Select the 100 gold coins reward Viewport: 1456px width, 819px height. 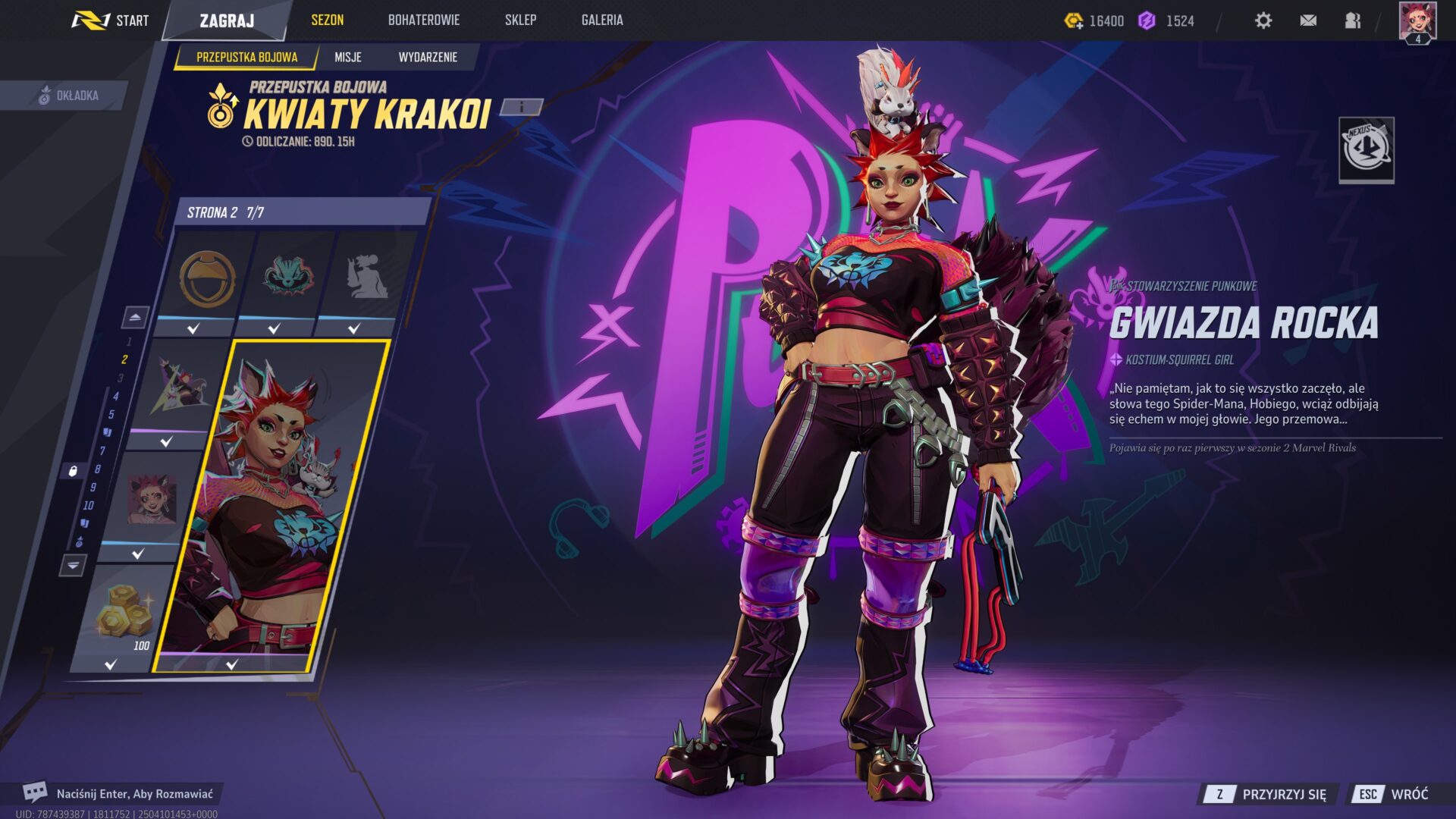(121, 614)
